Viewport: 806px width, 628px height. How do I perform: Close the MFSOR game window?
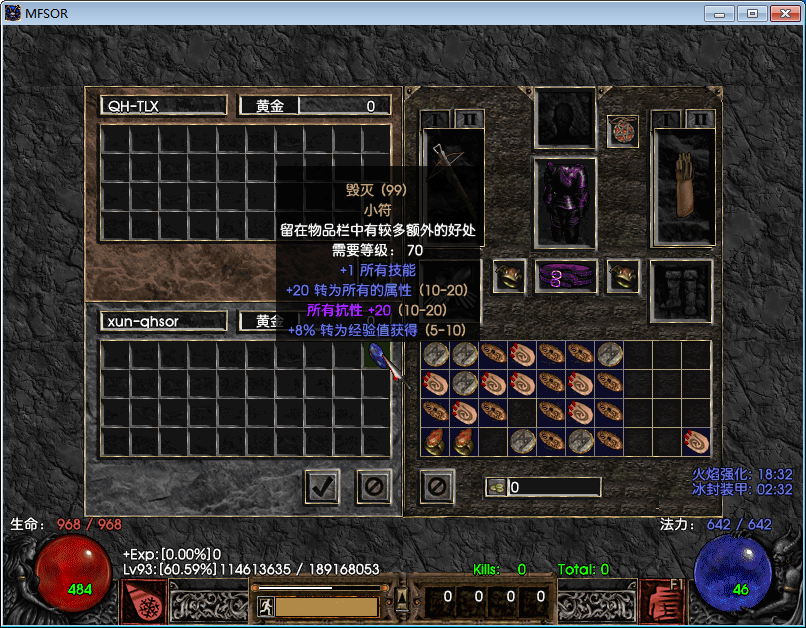point(780,13)
